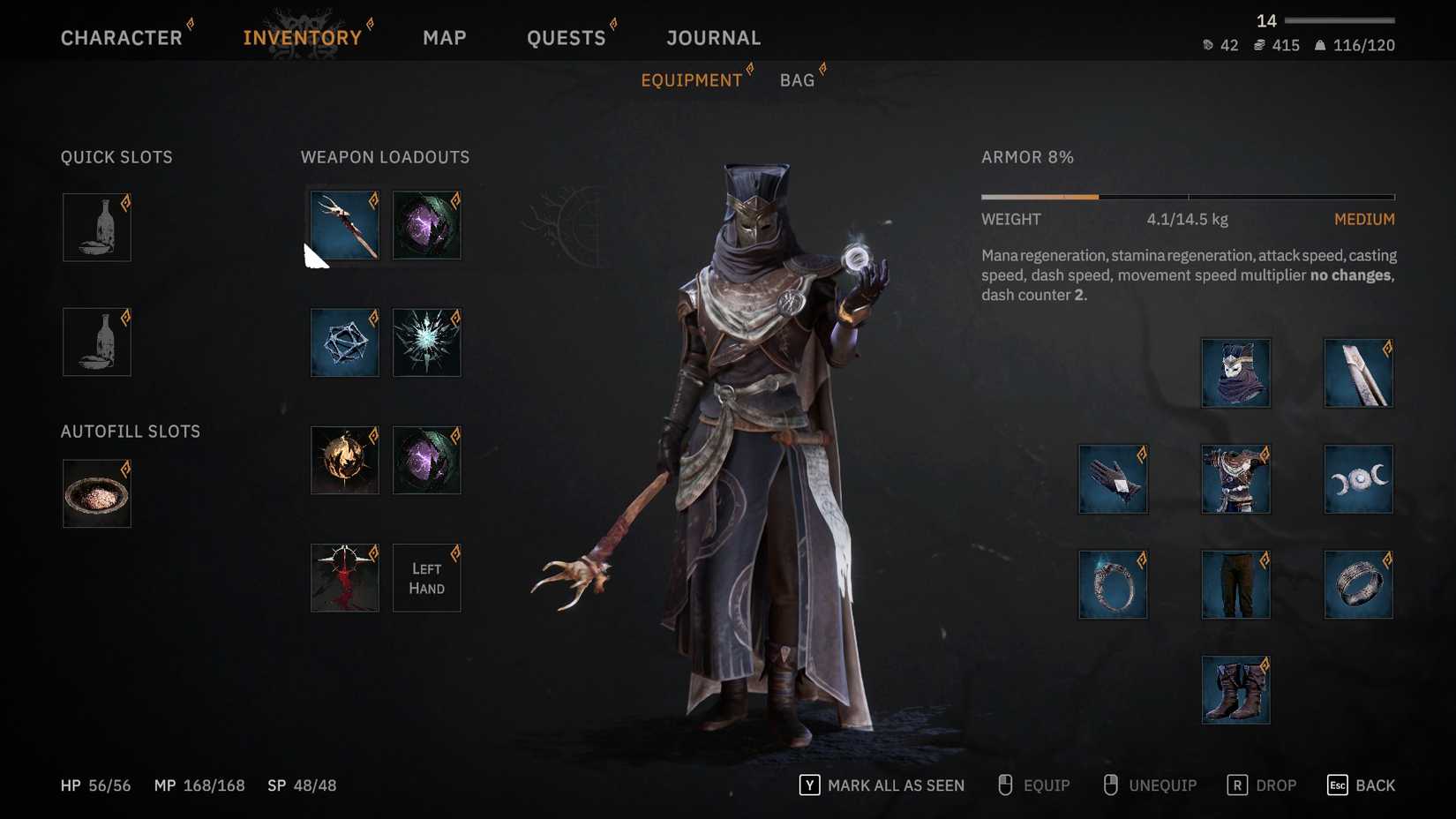Click the ring slot left of the pants

tap(1113, 584)
